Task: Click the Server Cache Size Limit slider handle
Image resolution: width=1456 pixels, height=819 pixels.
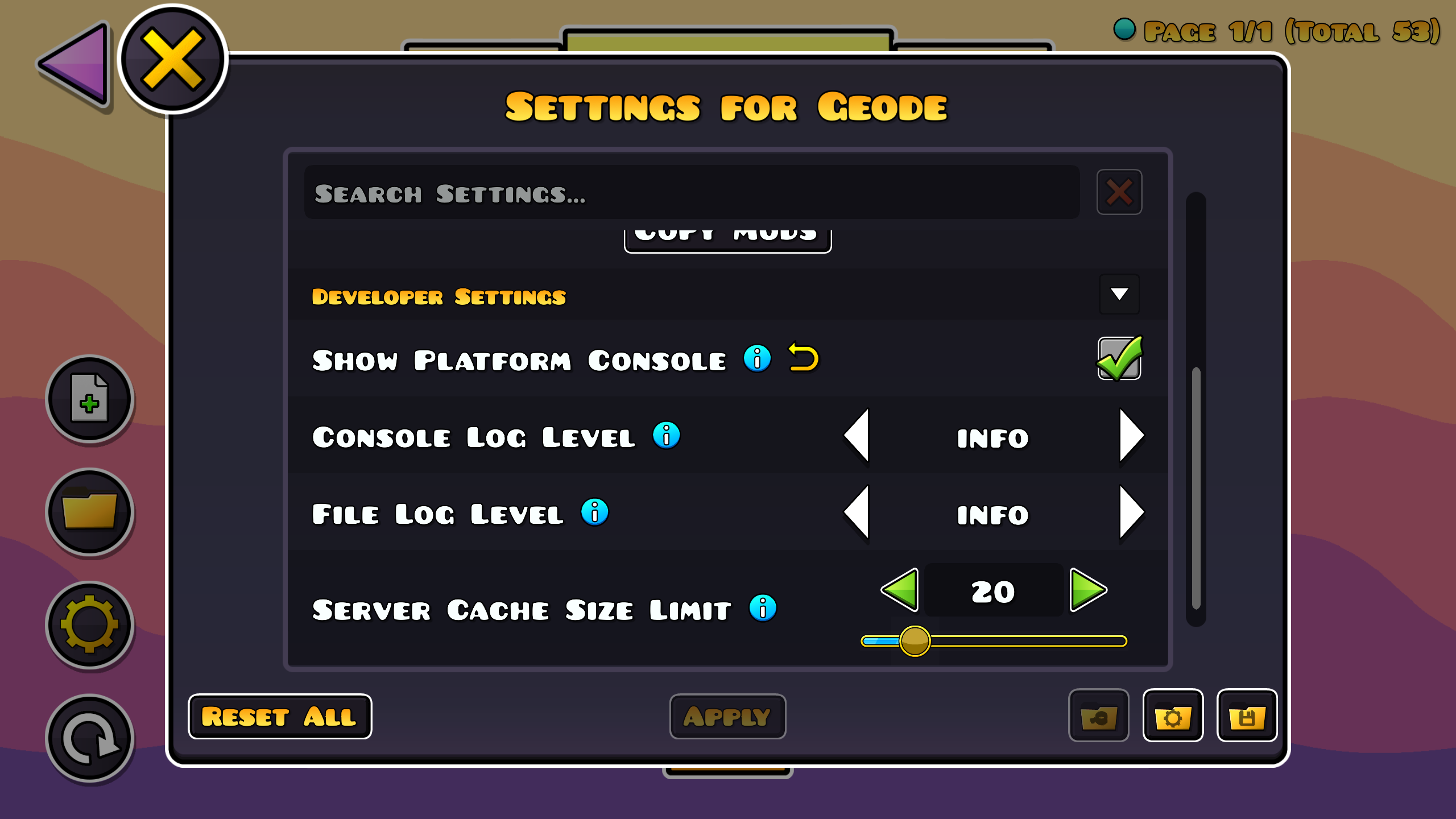Action: pos(915,641)
